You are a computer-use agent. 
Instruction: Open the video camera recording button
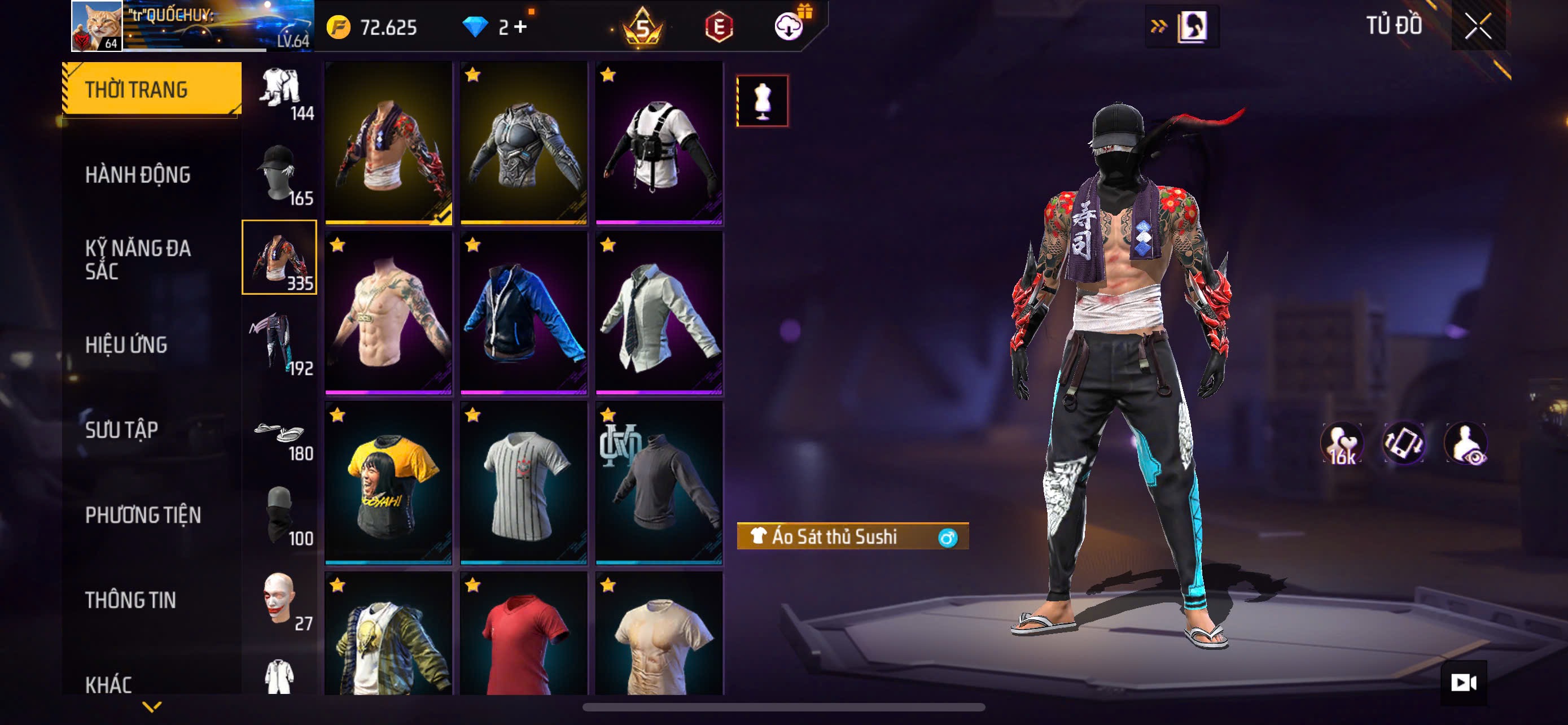[1464, 683]
